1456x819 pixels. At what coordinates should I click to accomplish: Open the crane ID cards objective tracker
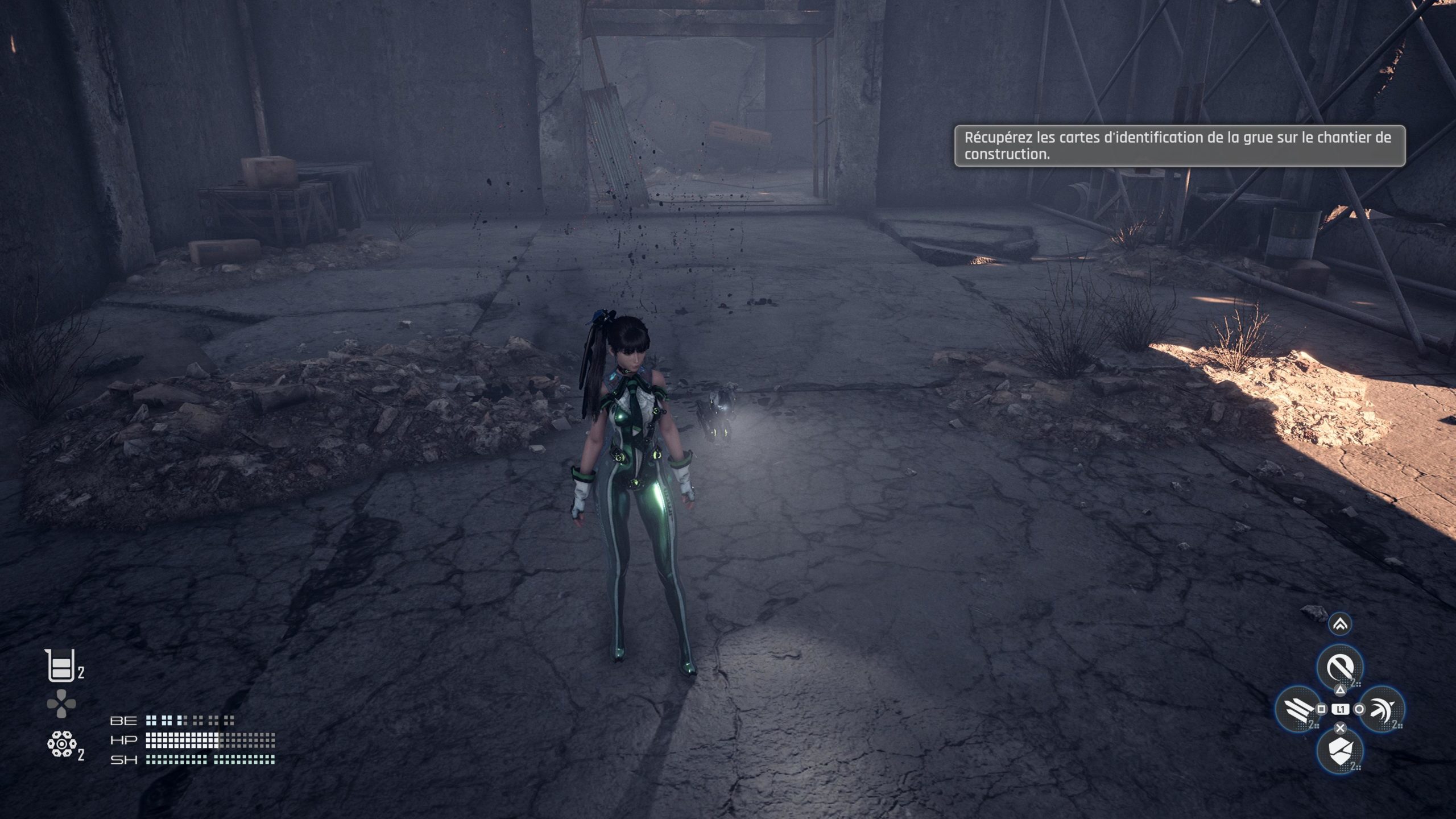click(x=1179, y=146)
